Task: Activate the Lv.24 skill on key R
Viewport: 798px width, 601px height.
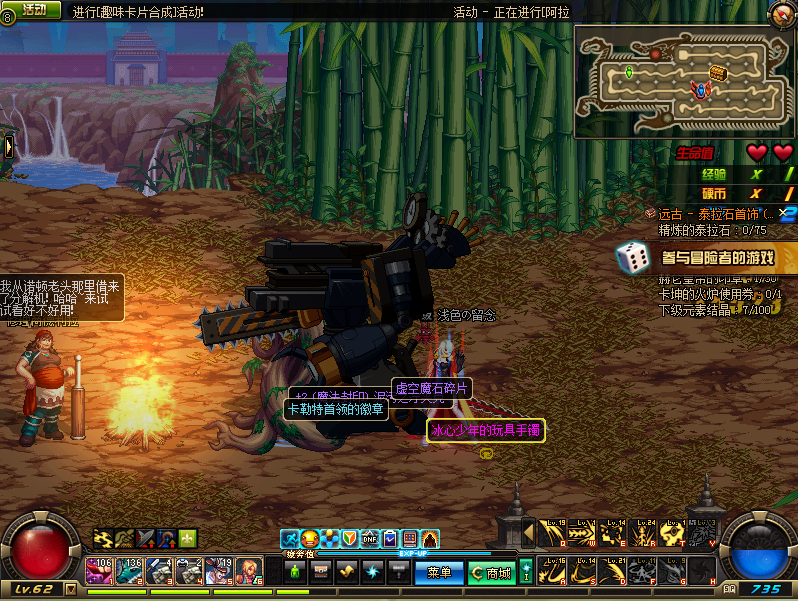Action: [642, 534]
